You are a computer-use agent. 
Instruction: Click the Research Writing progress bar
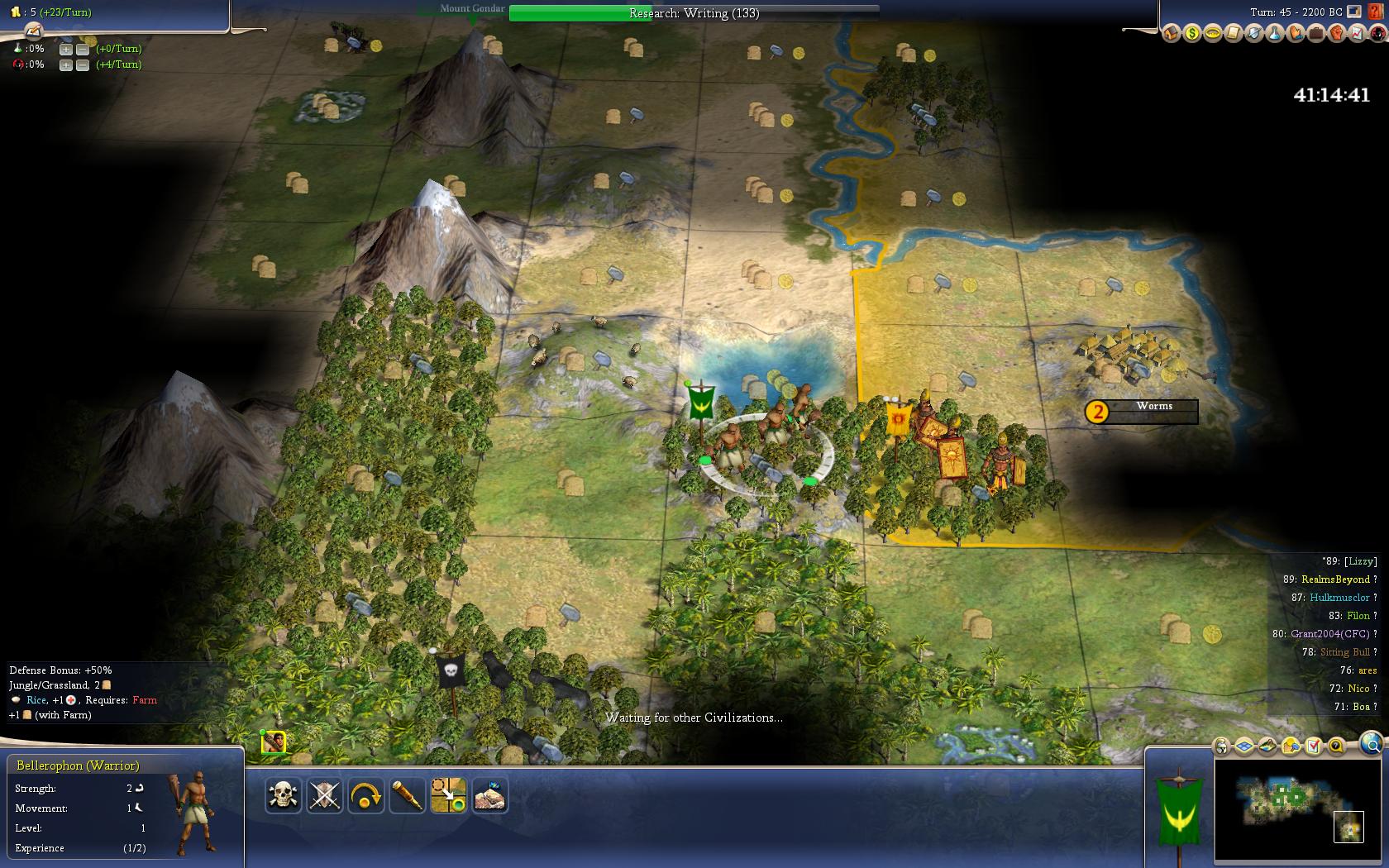coord(694,13)
